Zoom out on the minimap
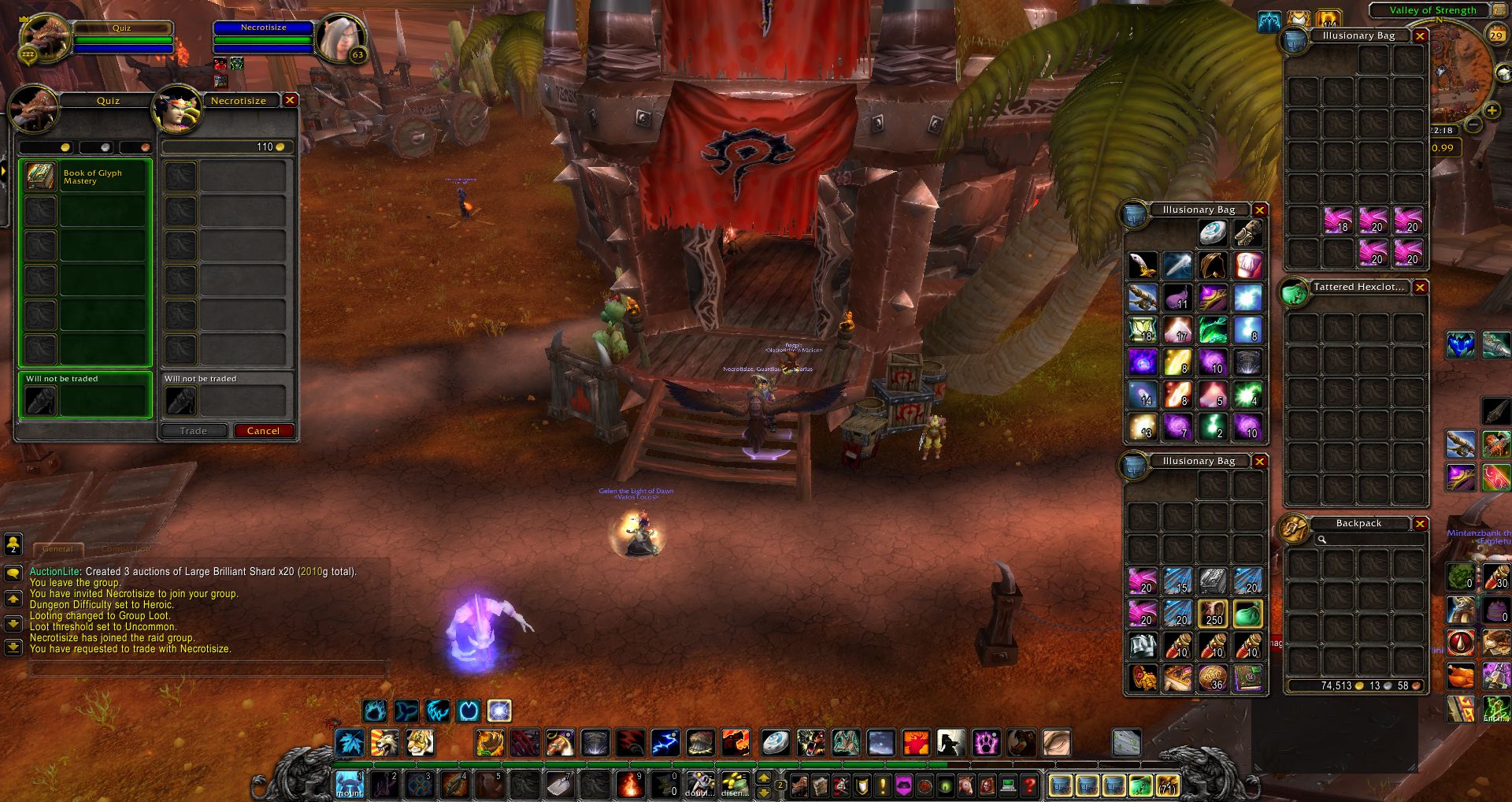Screen dimensions: 1512x802 point(1474,125)
